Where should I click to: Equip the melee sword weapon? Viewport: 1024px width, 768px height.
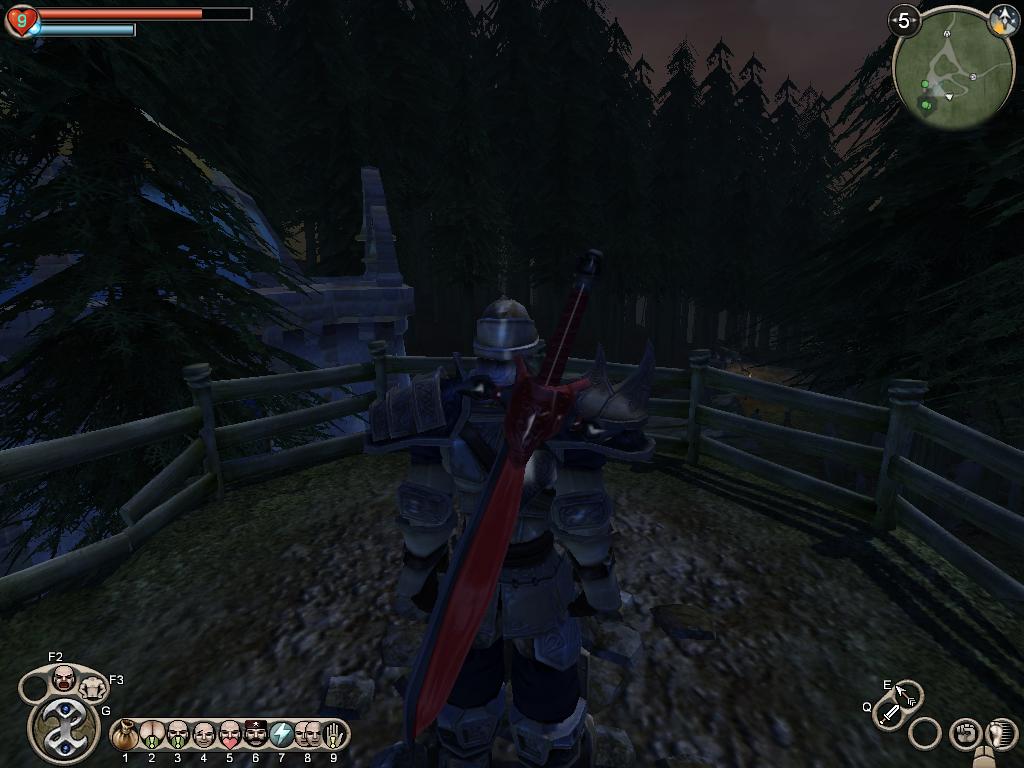pyautogui.click(x=888, y=714)
